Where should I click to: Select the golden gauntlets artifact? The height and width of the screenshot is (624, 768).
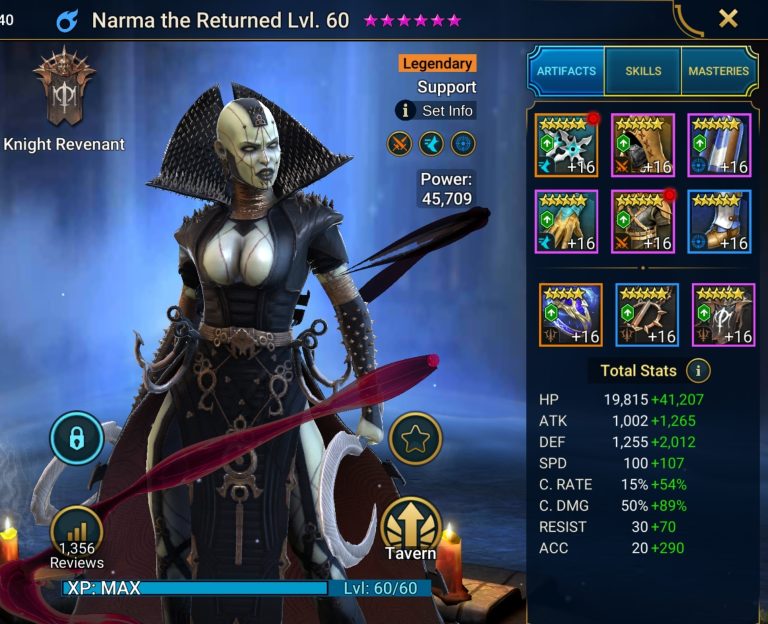(566, 221)
